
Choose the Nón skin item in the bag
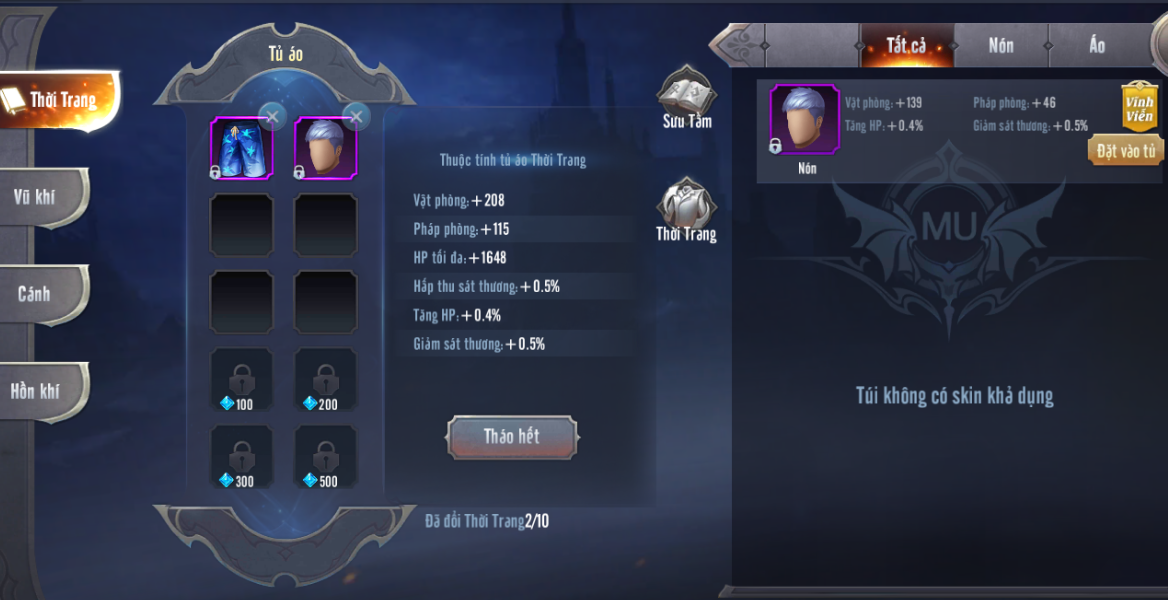point(804,120)
